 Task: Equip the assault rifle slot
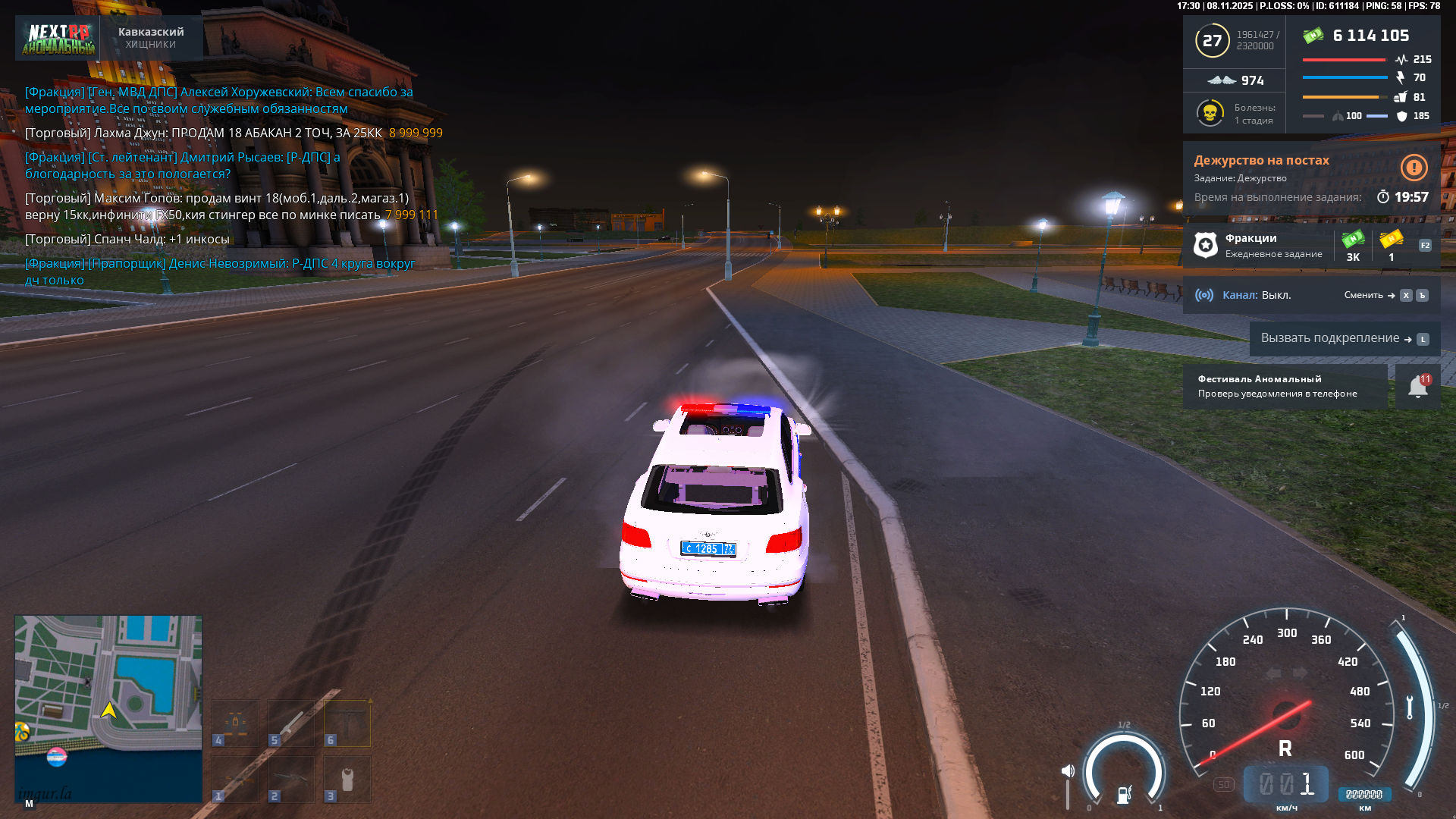click(235, 779)
